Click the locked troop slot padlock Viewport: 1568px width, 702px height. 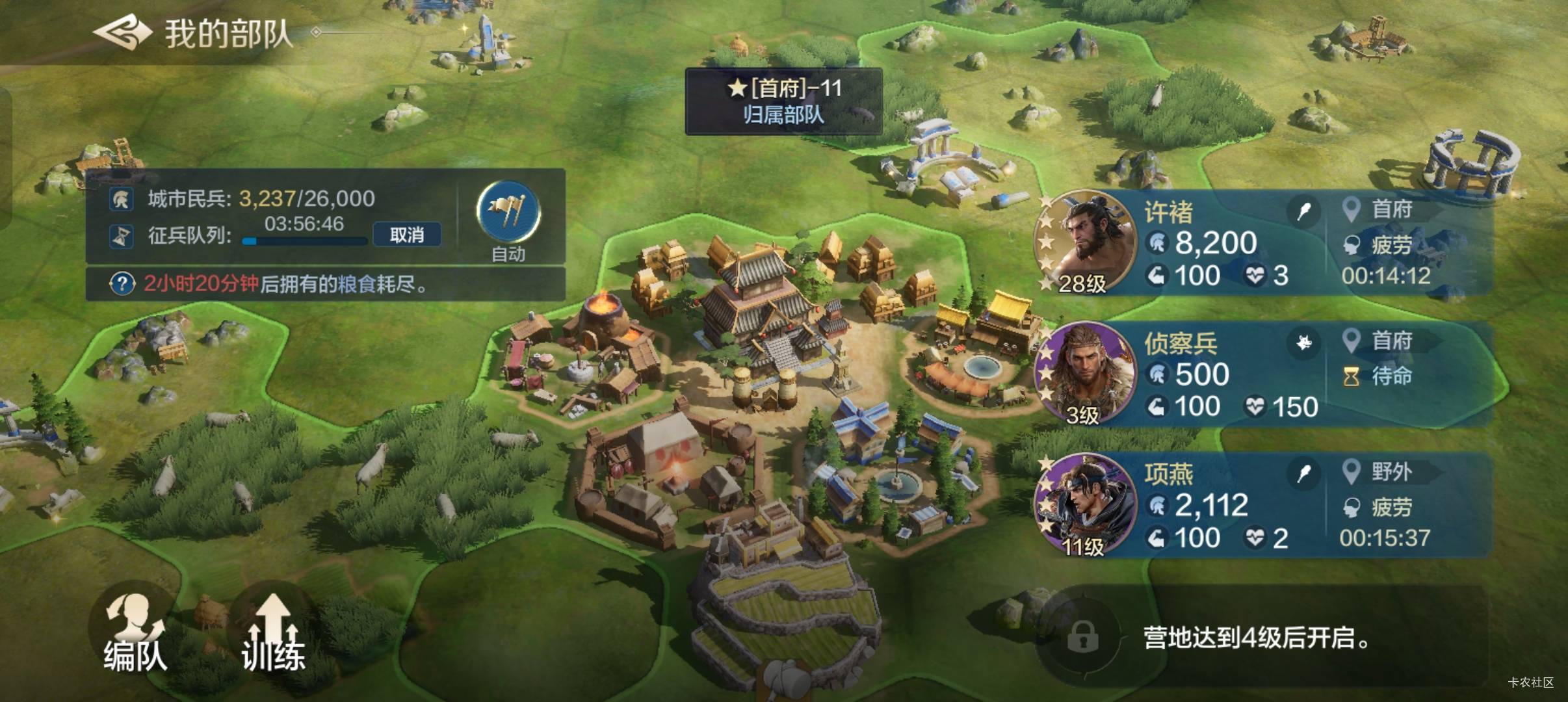1082,636
